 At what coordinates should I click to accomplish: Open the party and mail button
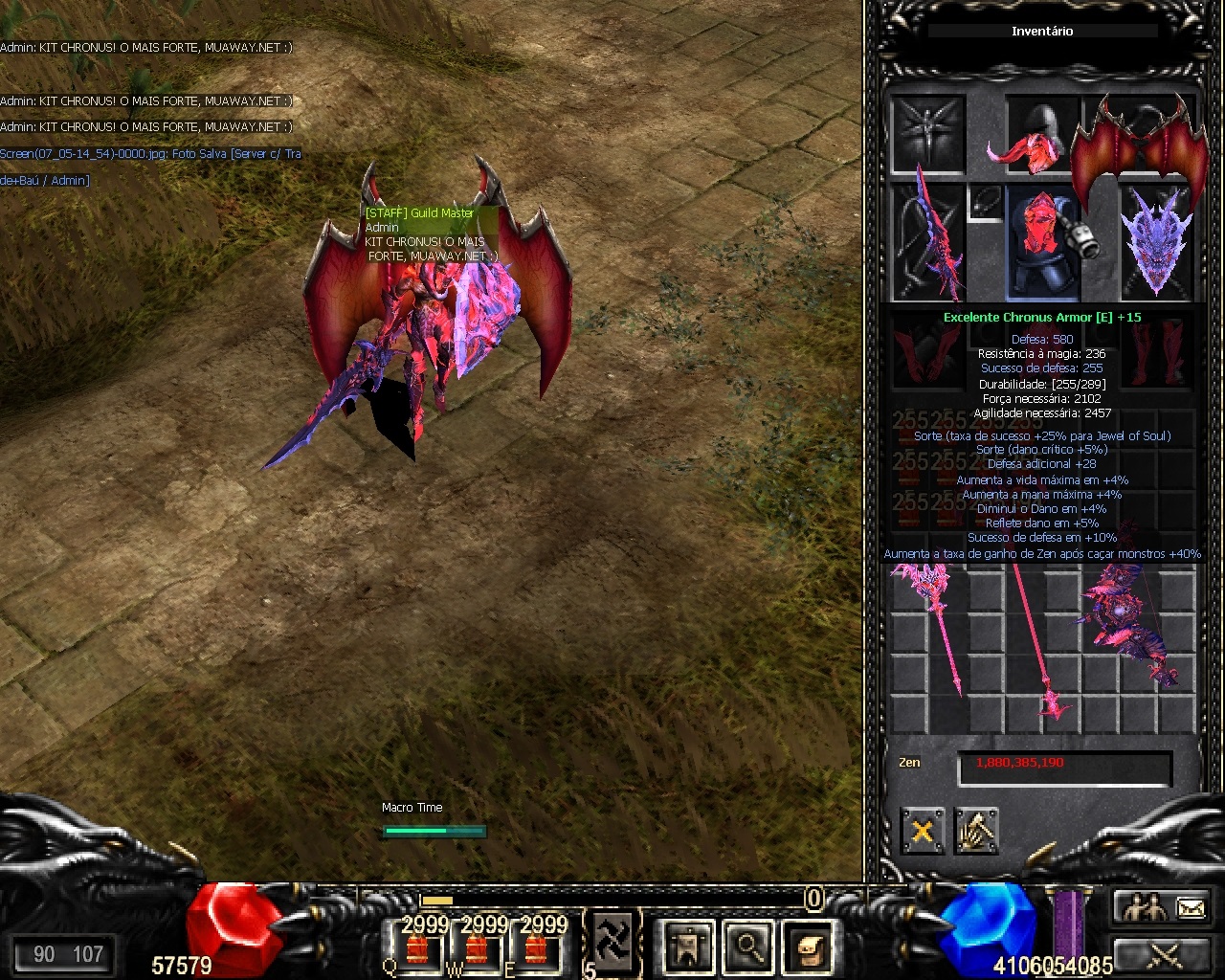click(1162, 909)
